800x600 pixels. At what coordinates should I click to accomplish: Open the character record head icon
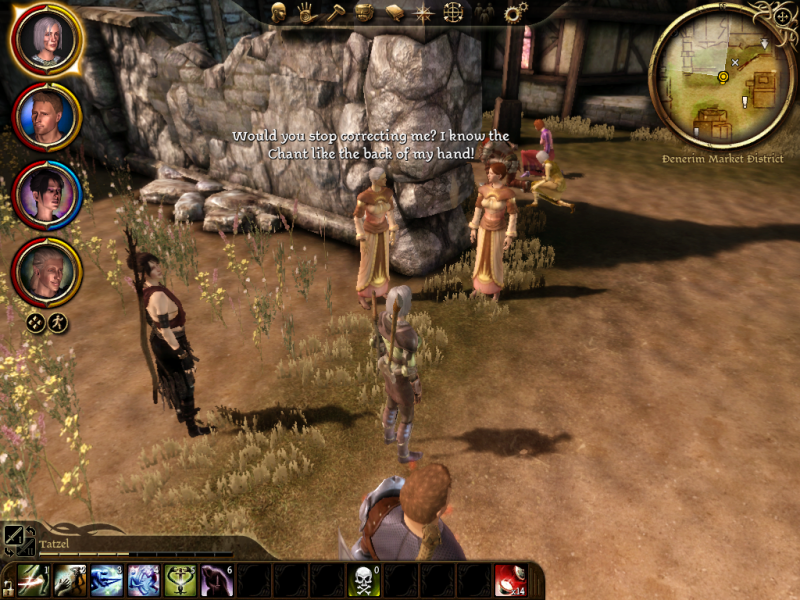click(279, 13)
